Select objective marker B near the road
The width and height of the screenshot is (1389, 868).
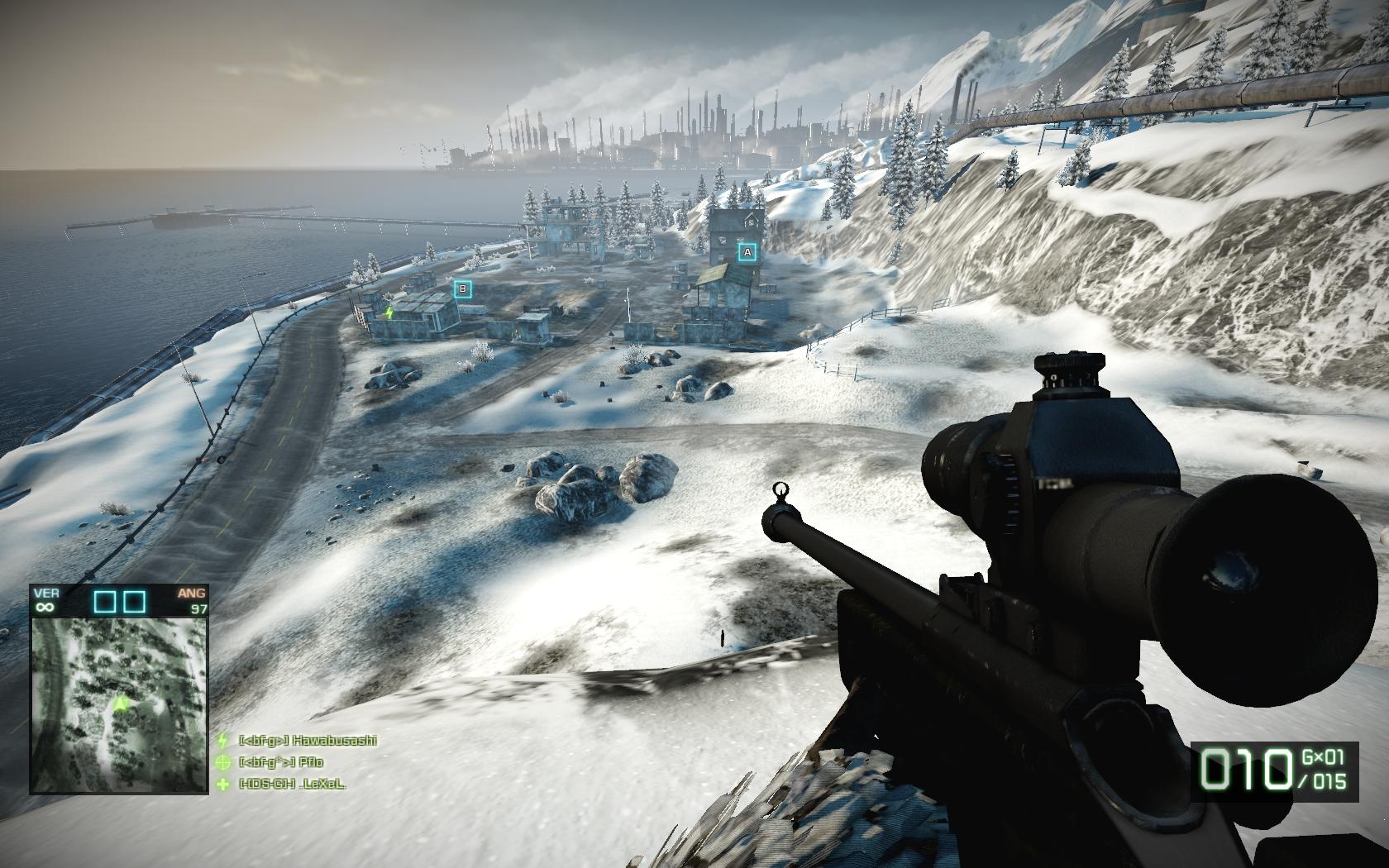[x=462, y=289]
